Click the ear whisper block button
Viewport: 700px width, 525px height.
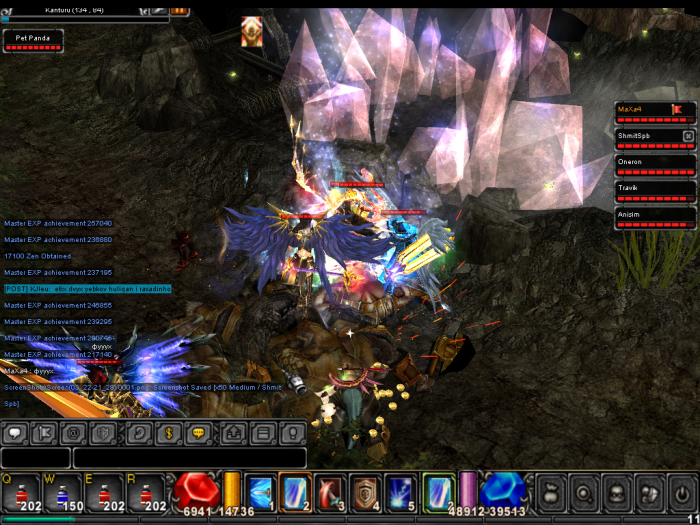pyautogui.click(x=139, y=434)
